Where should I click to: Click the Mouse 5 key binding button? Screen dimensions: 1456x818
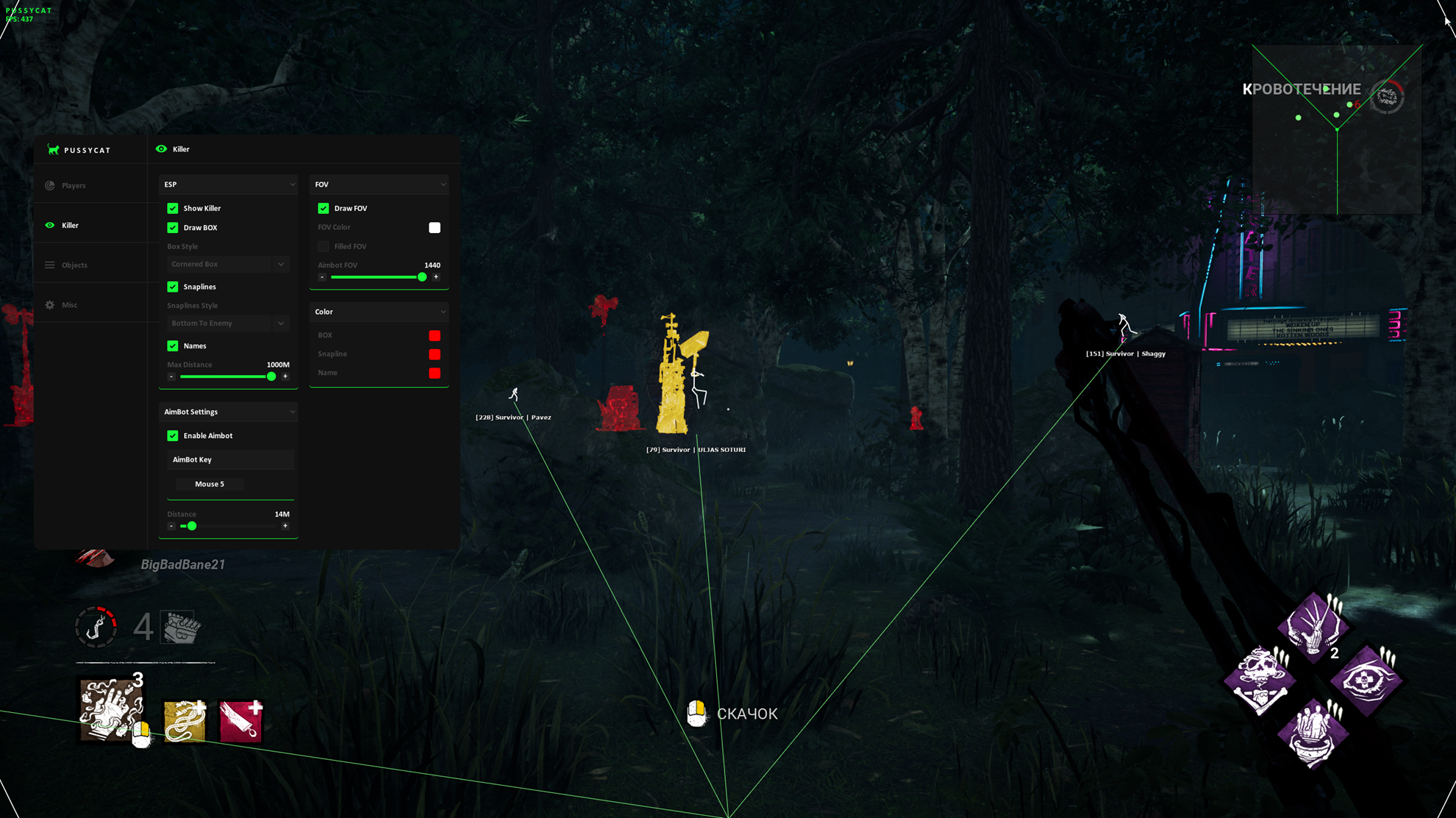click(x=210, y=484)
